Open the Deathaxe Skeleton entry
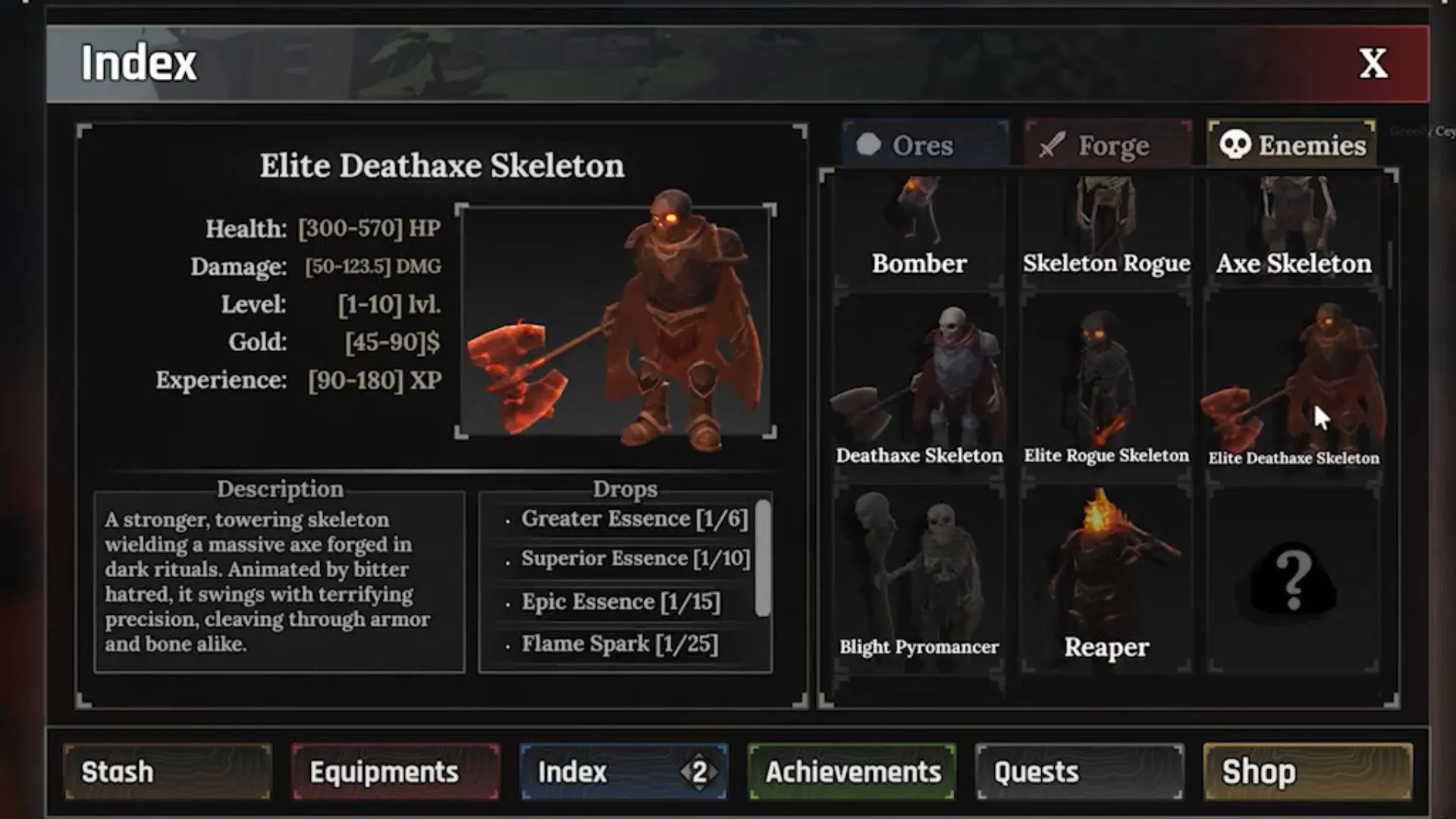This screenshot has height=819, width=1456. click(919, 379)
